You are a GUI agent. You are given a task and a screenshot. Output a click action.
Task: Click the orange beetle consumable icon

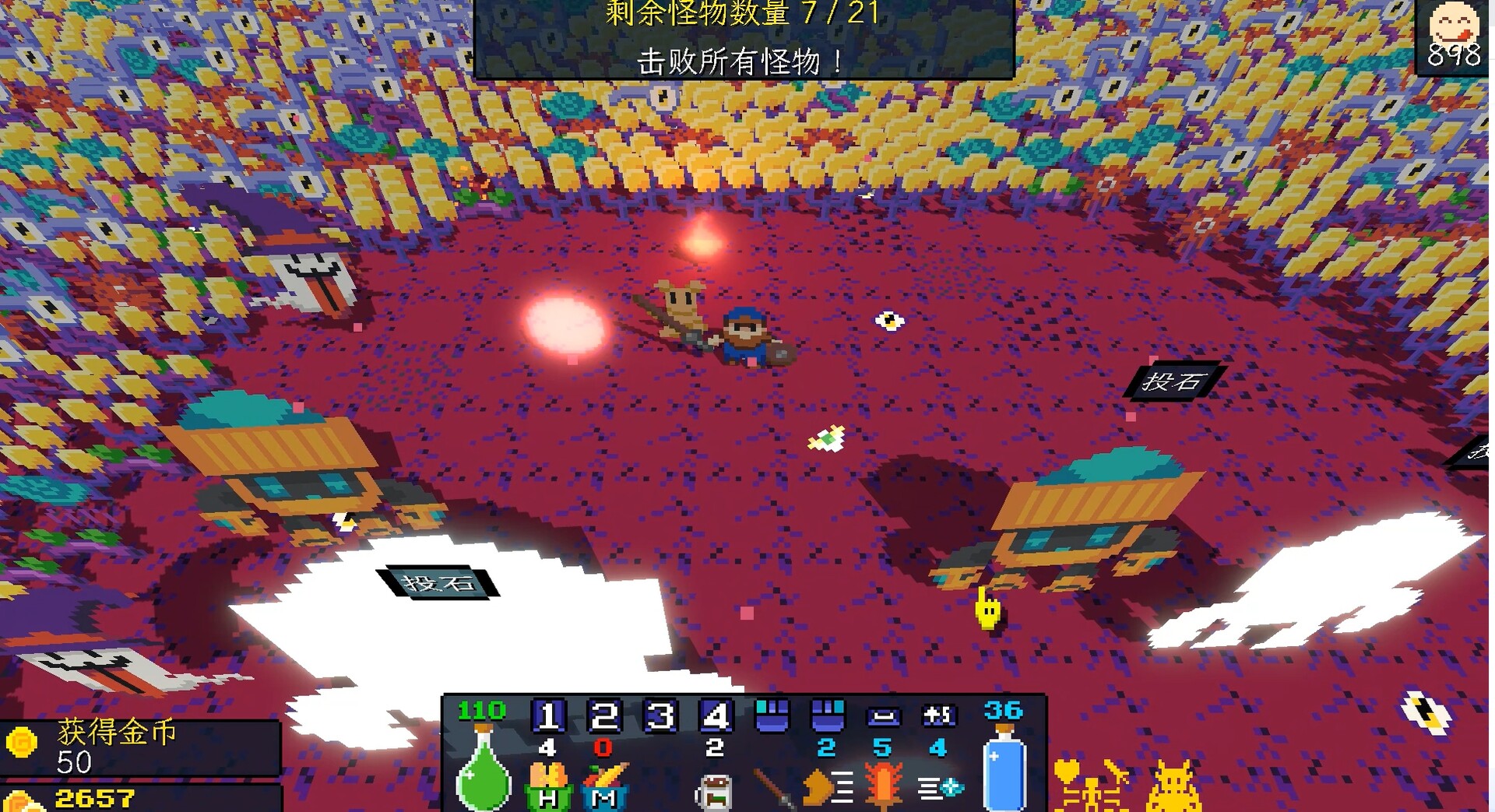coord(883,786)
